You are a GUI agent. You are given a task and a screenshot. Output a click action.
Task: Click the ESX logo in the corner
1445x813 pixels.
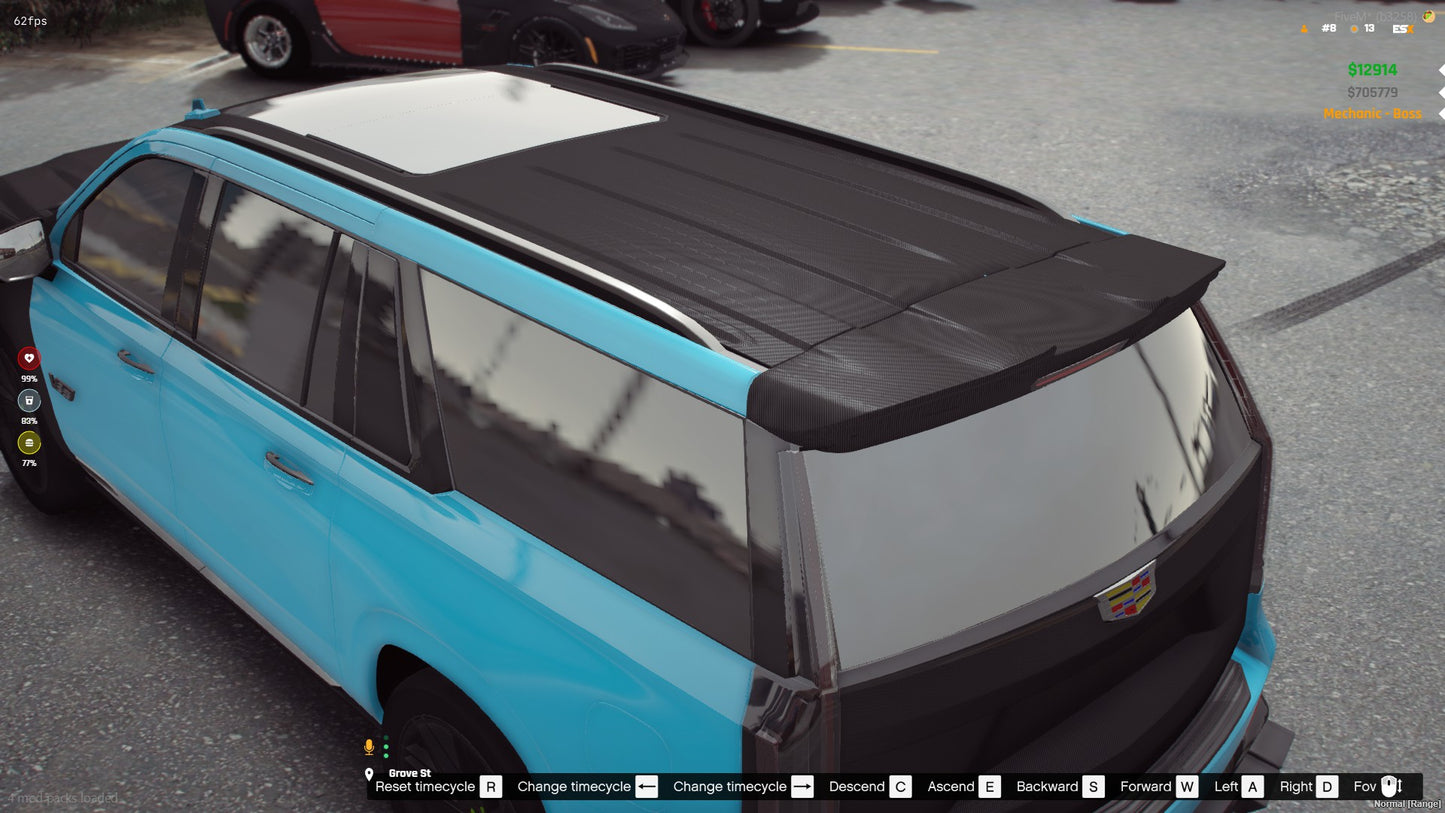(1402, 29)
